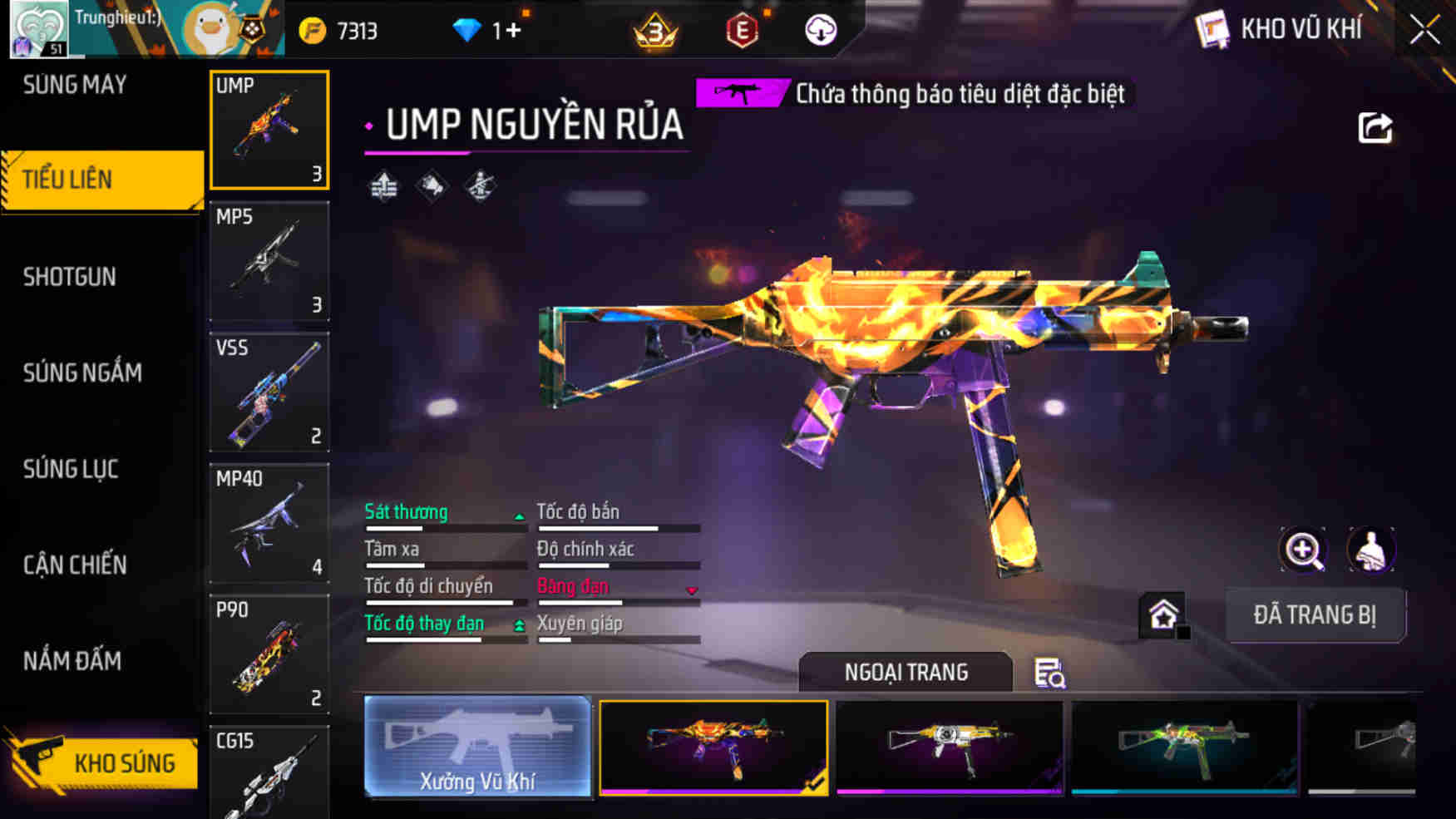
Task: Open the NẮM ĐẤM category
Action: coord(72,661)
